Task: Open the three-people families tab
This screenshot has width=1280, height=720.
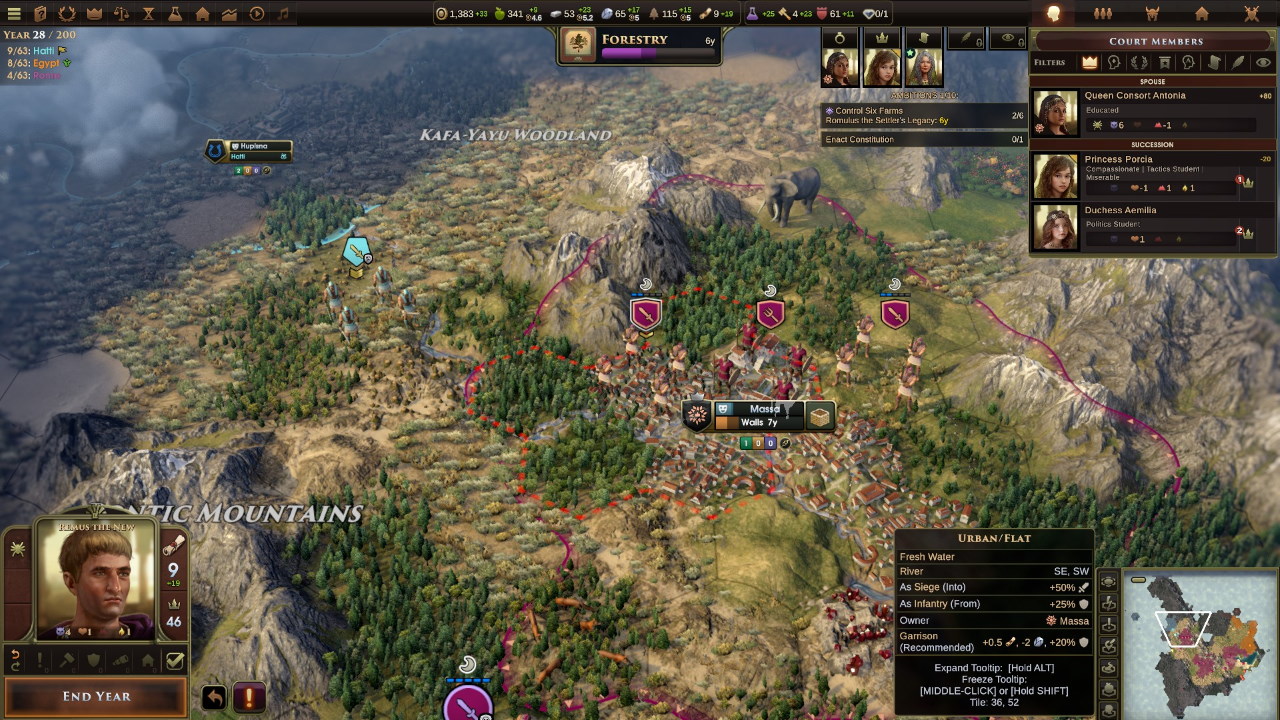Action: 1103,14
